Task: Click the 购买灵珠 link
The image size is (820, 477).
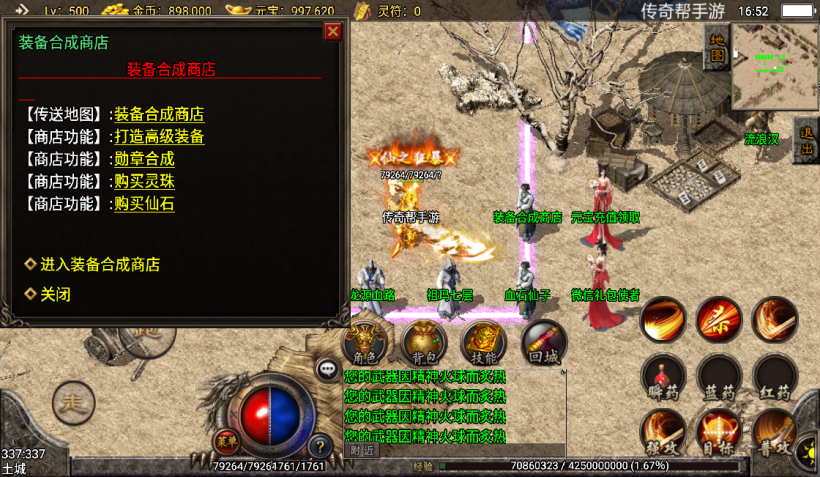Action: (144, 181)
